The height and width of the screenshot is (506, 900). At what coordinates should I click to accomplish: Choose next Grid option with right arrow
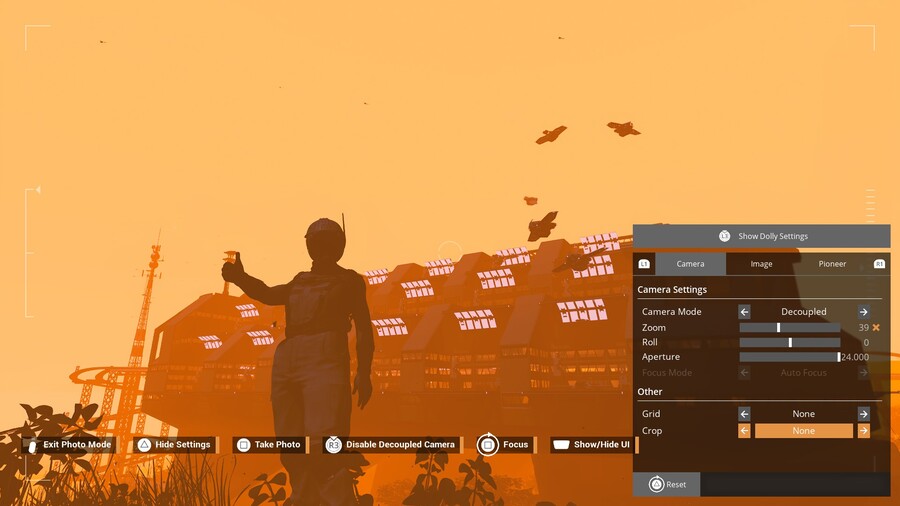863,414
